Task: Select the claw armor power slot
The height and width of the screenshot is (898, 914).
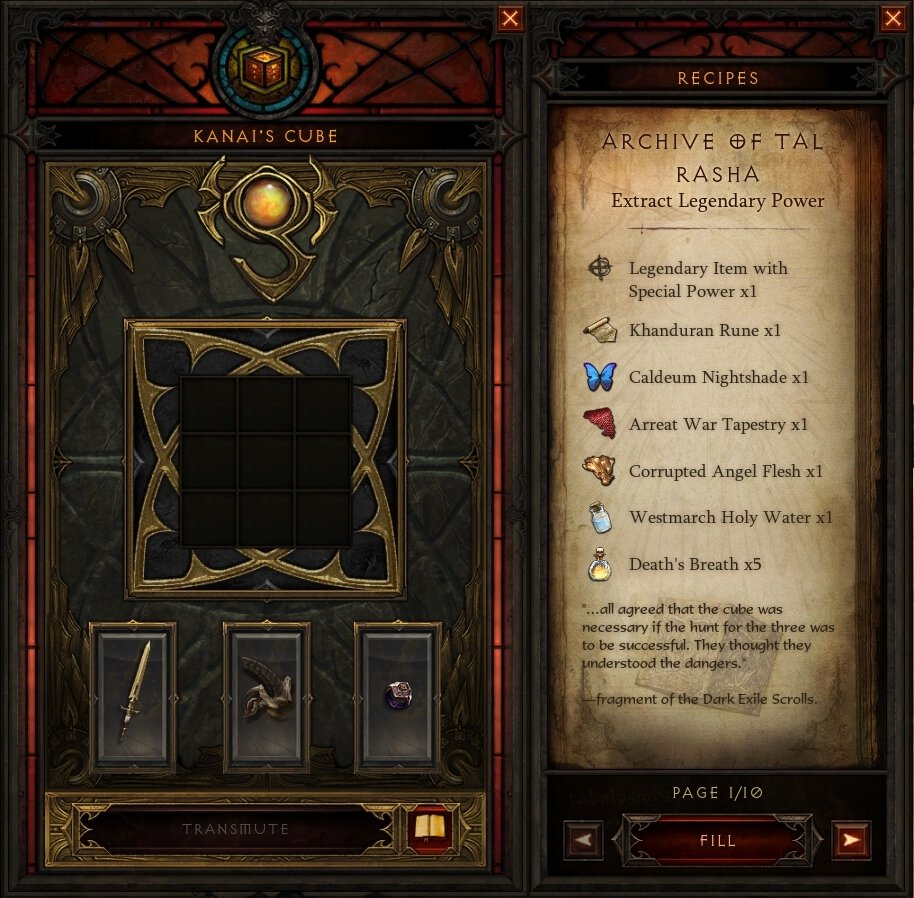Action: pos(266,697)
